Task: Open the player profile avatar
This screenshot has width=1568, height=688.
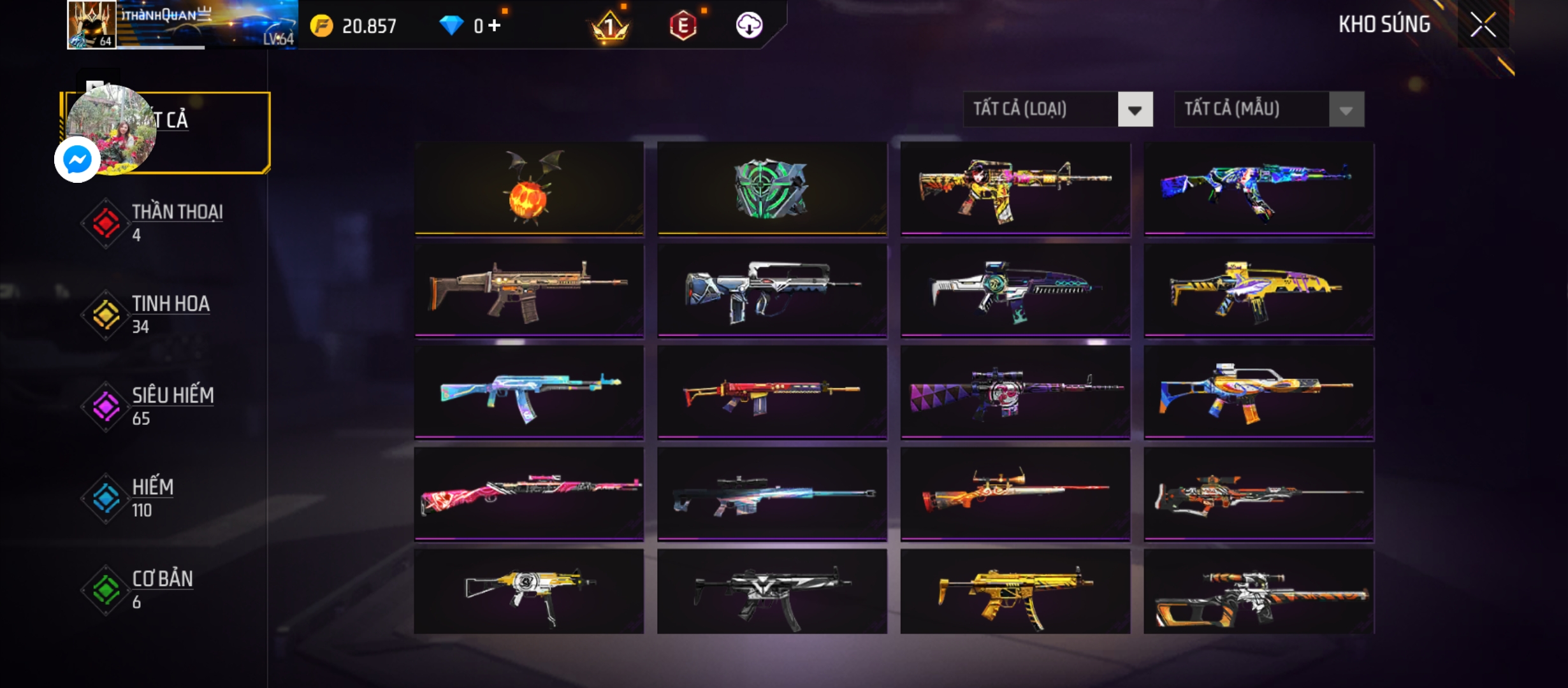Action: 92,24
